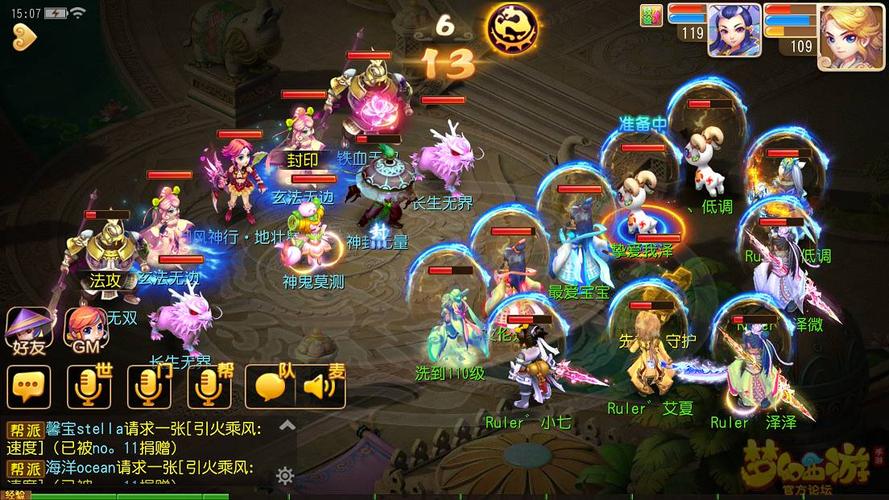Select the blue-haired pet portrait

pyautogui.click(x=734, y=30)
